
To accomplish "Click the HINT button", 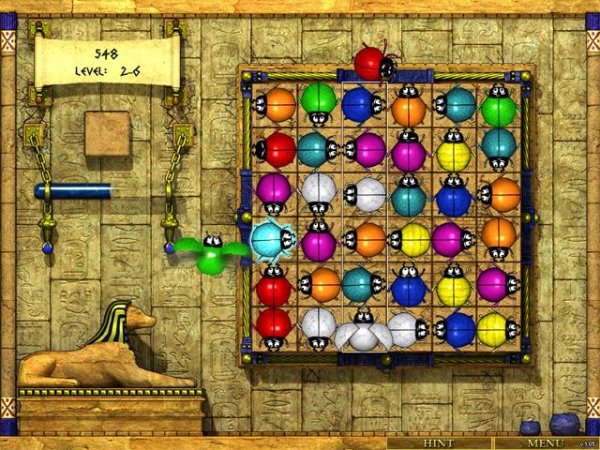I will click(x=438, y=442).
